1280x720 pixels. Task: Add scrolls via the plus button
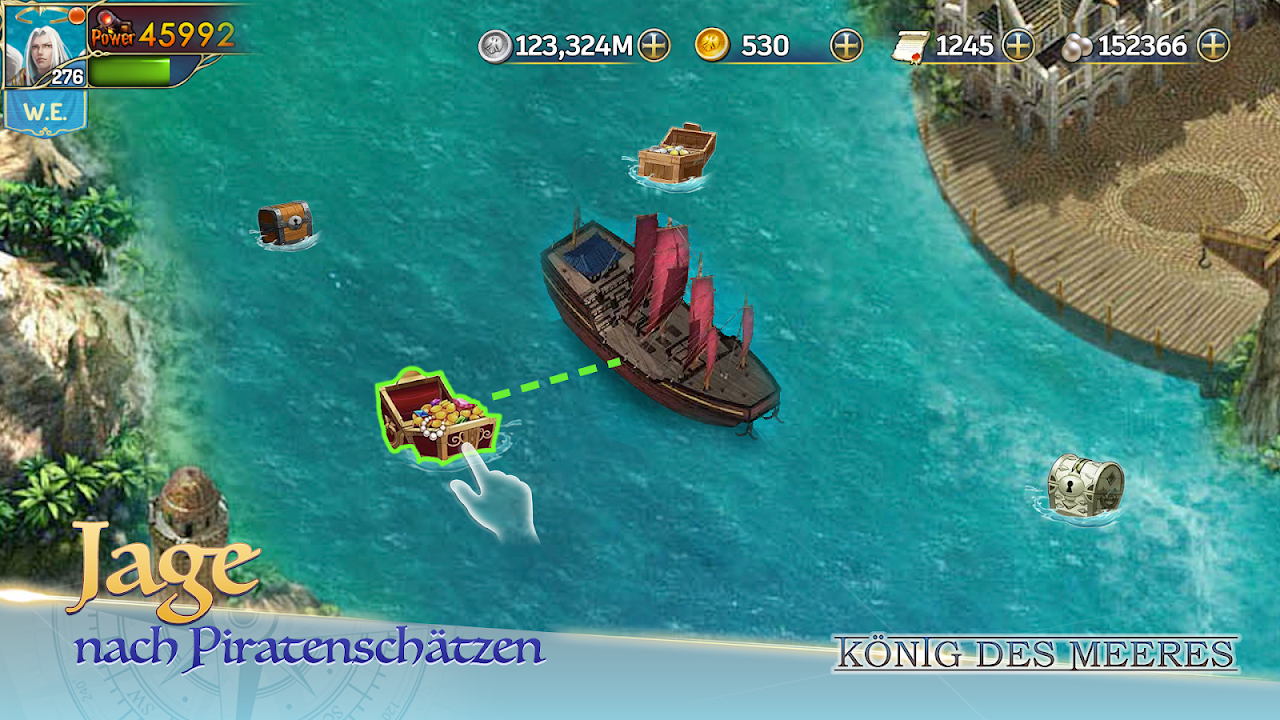pos(1018,45)
